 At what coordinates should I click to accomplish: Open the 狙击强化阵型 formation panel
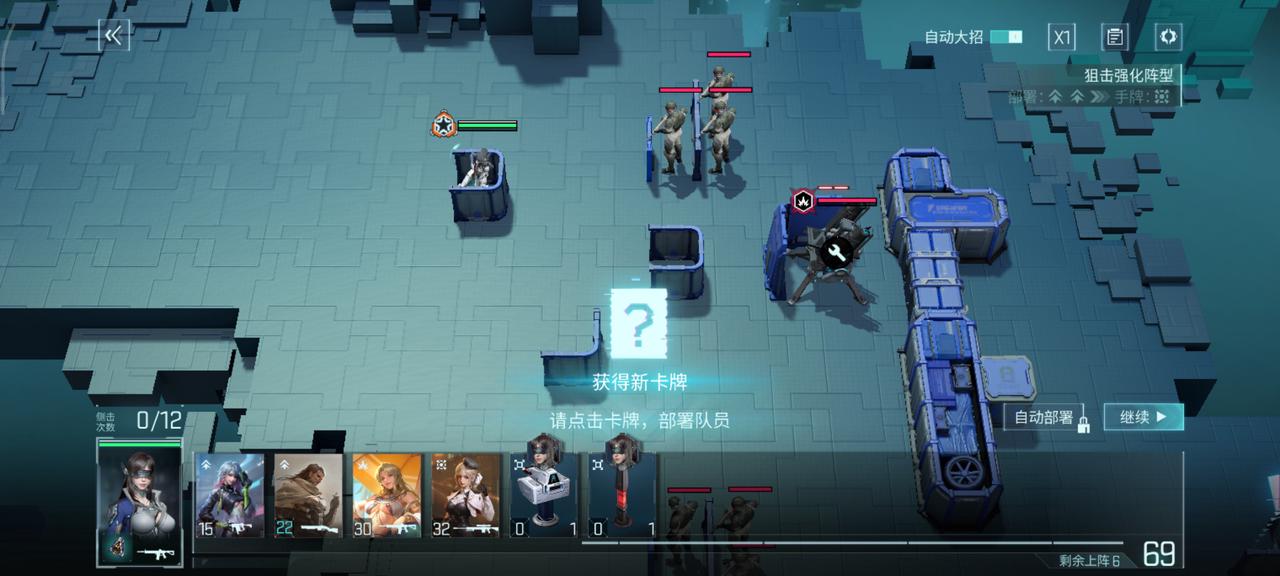click(x=1127, y=75)
